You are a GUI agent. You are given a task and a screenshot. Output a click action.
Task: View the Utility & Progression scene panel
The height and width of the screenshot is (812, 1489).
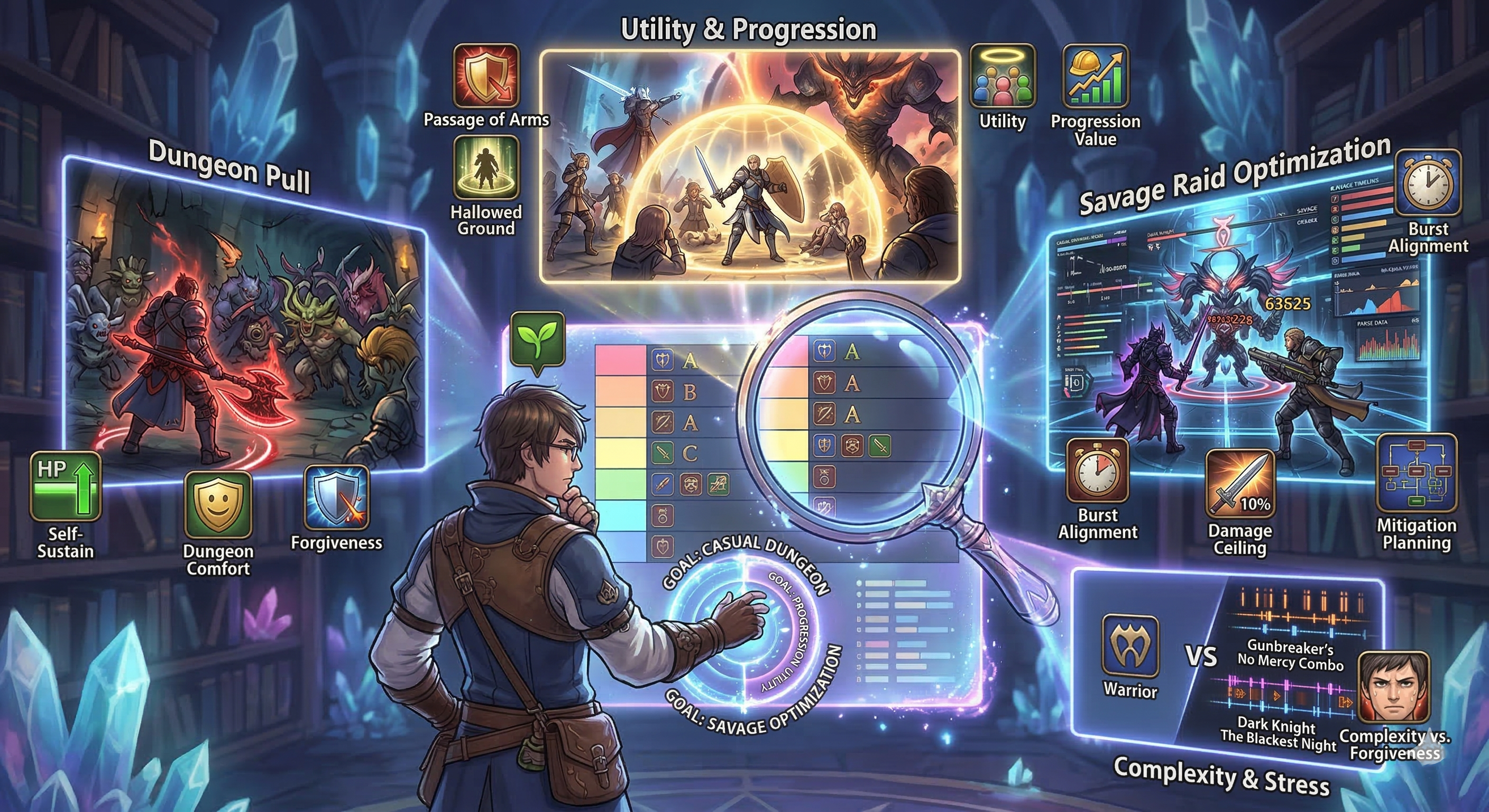(x=749, y=167)
